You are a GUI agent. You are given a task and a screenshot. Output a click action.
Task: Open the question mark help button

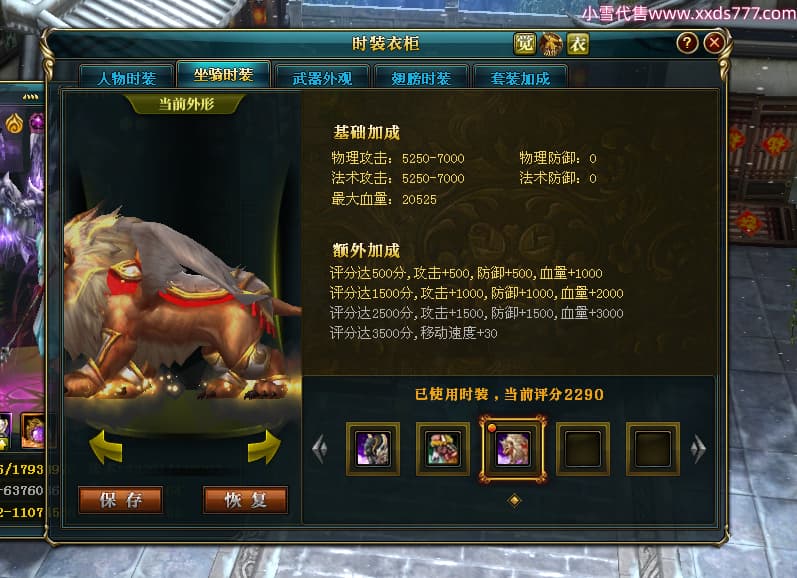[687, 43]
